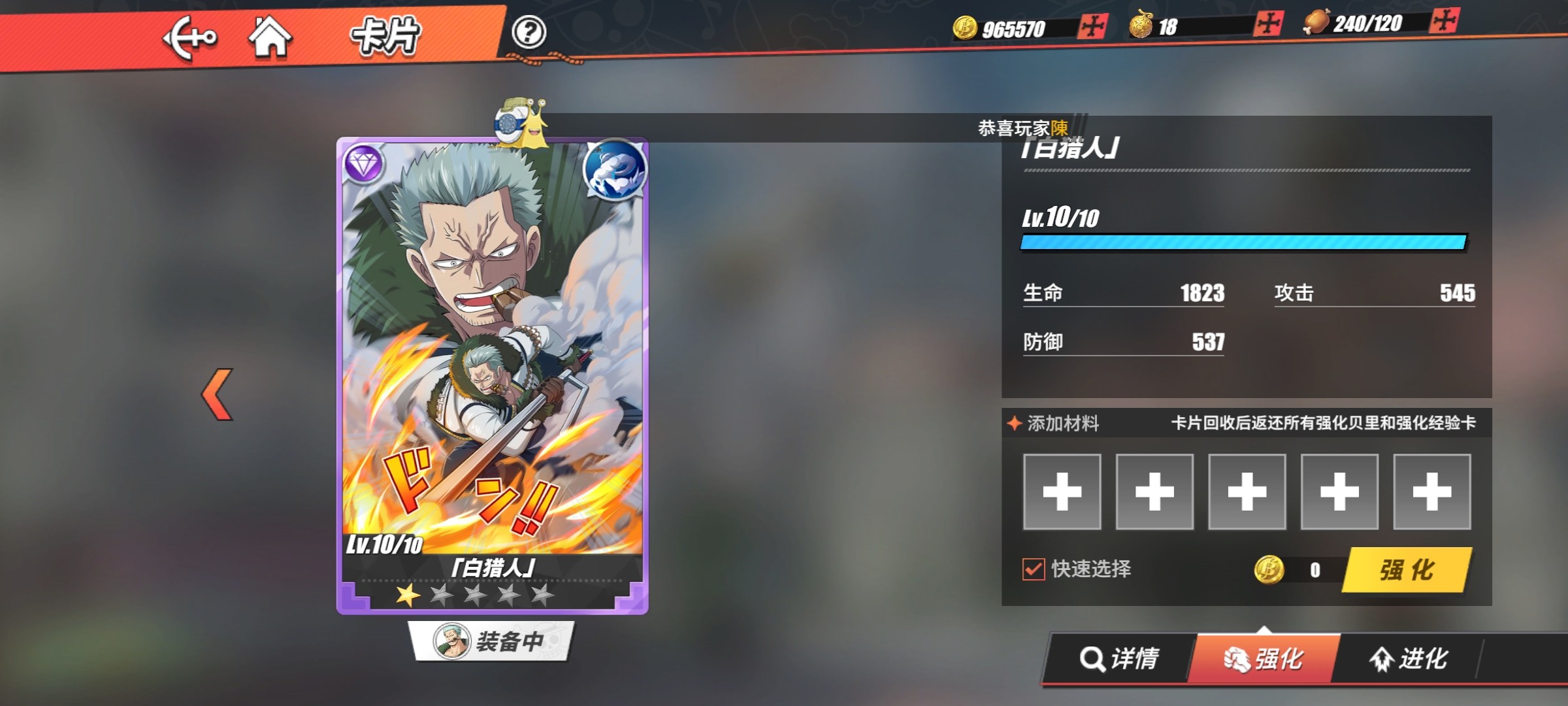
Task: Return to the home screen
Action: point(270,37)
